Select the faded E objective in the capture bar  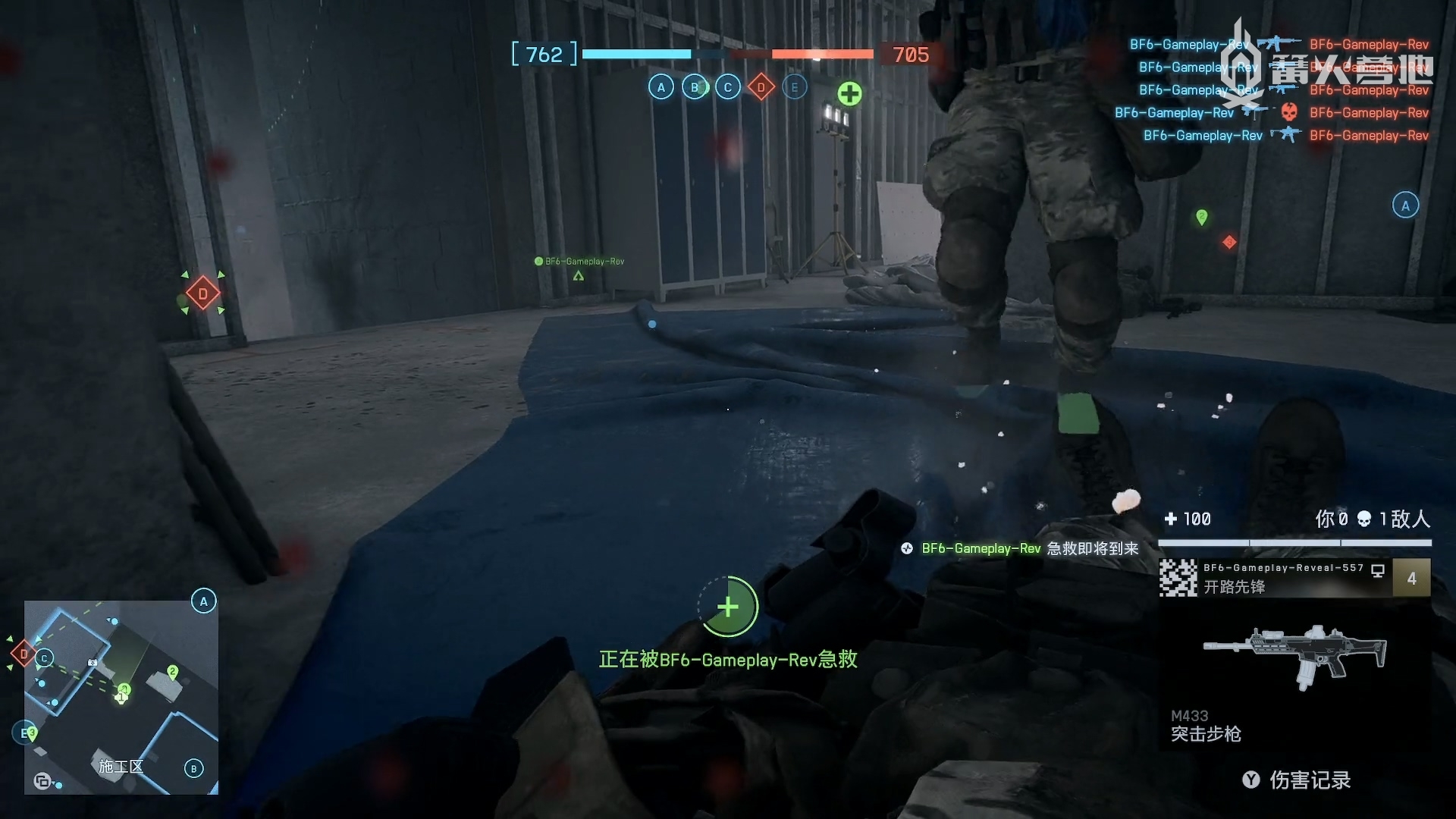(x=794, y=87)
